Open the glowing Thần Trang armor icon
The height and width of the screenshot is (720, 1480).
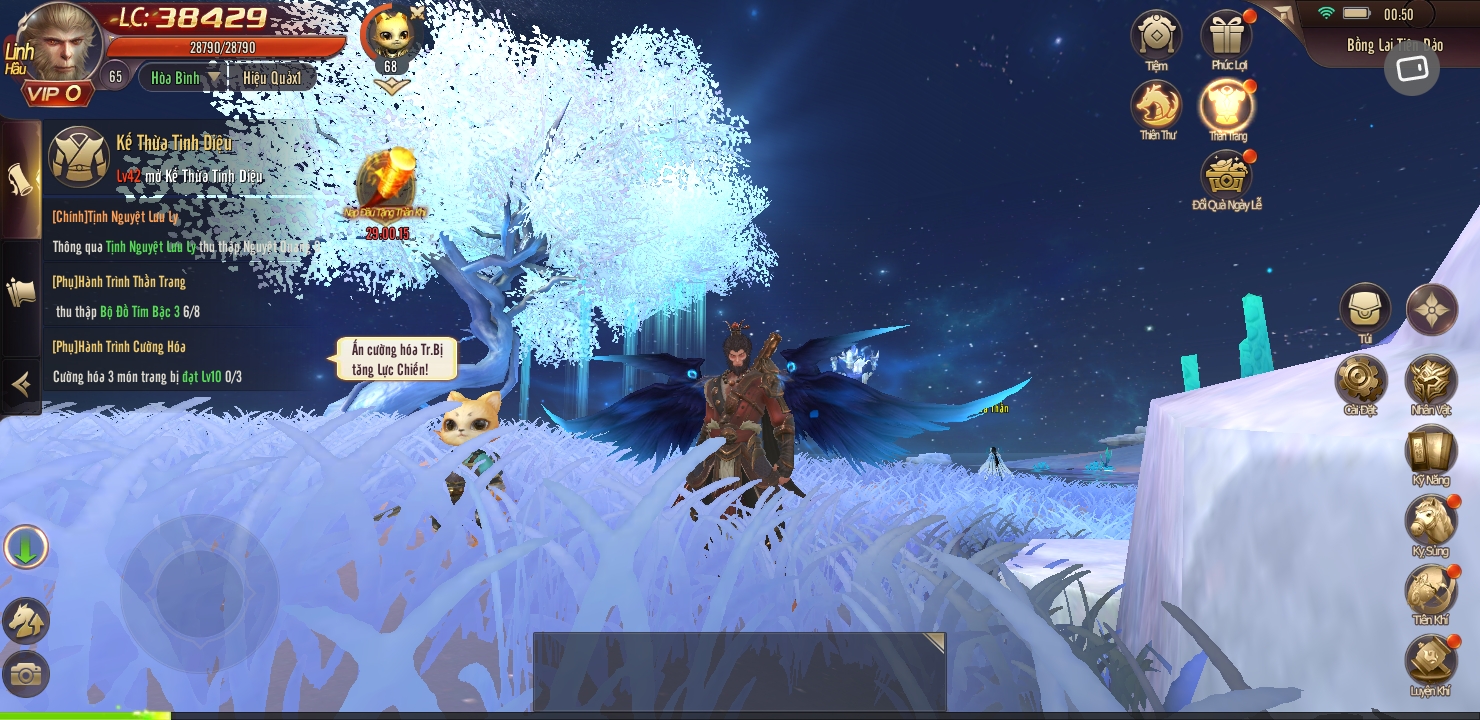(x=1227, y=105)
